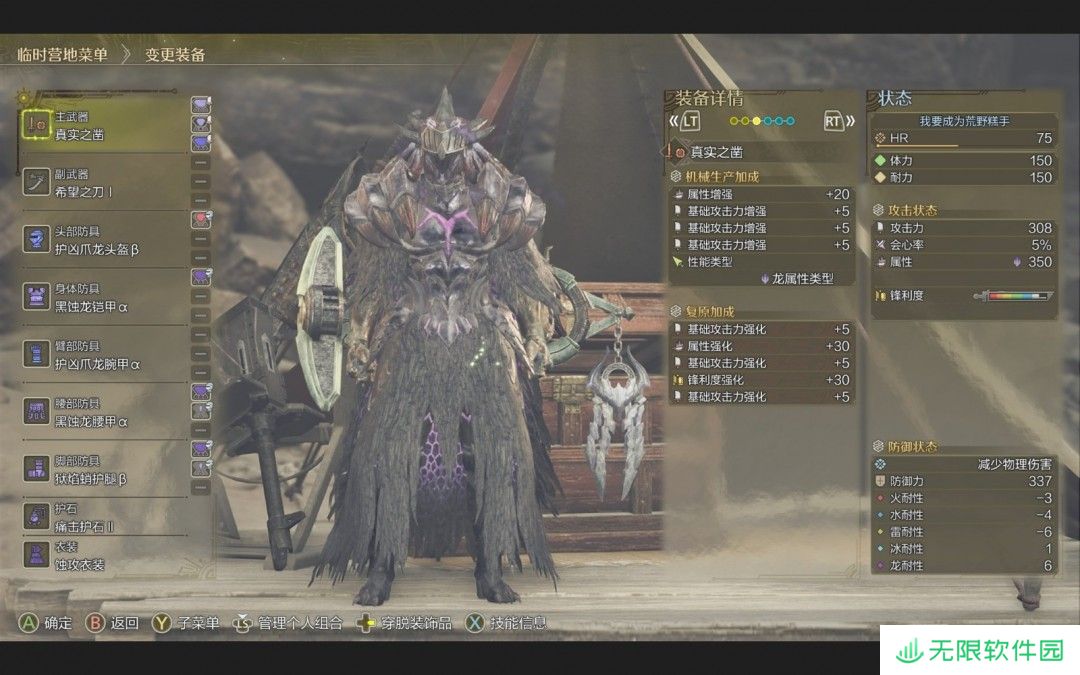Select the arm armor slot 臂部防具
1080x675 pixels.
tap(100, 354)
